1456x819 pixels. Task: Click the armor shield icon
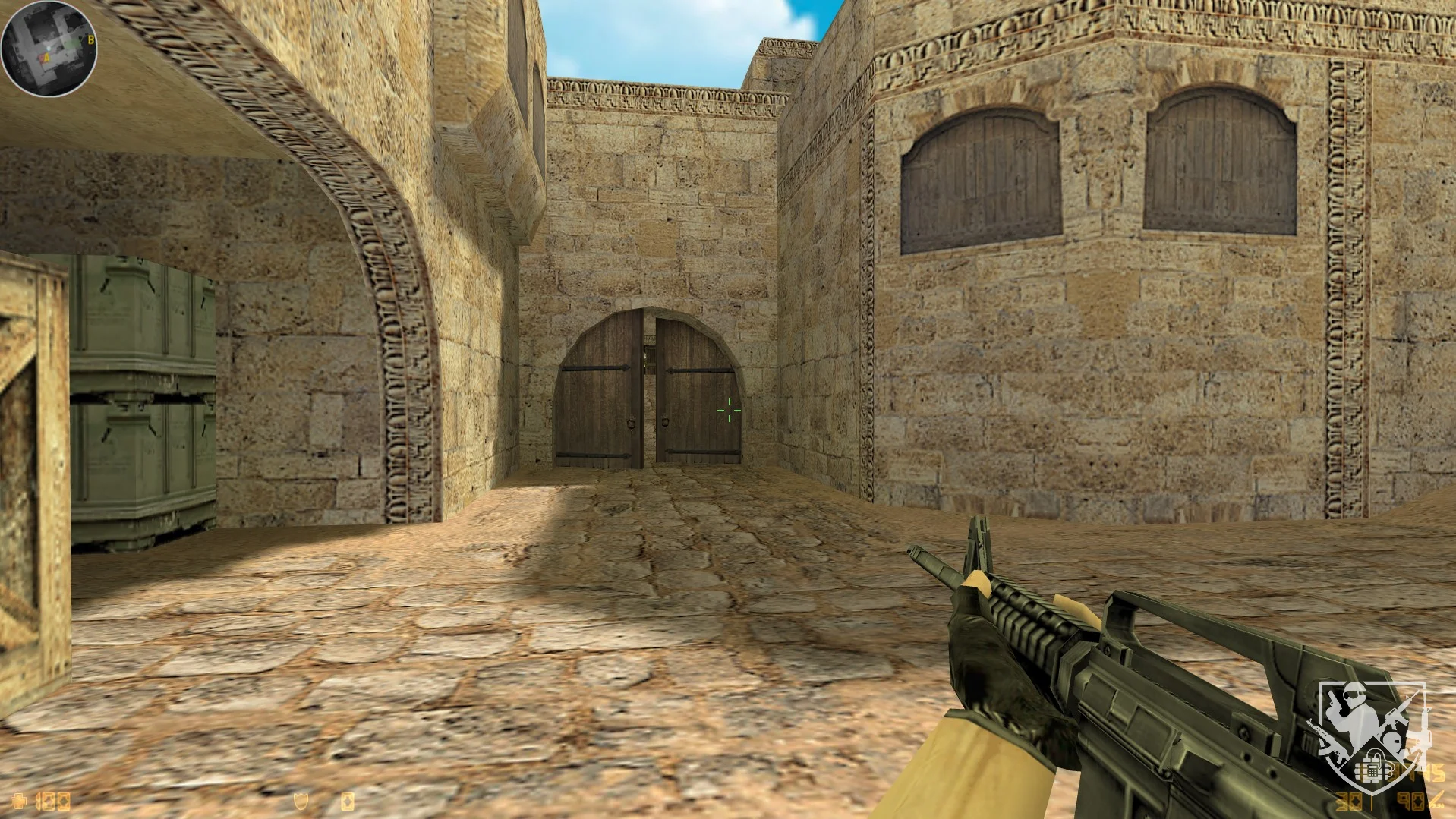tap(301, 801)
